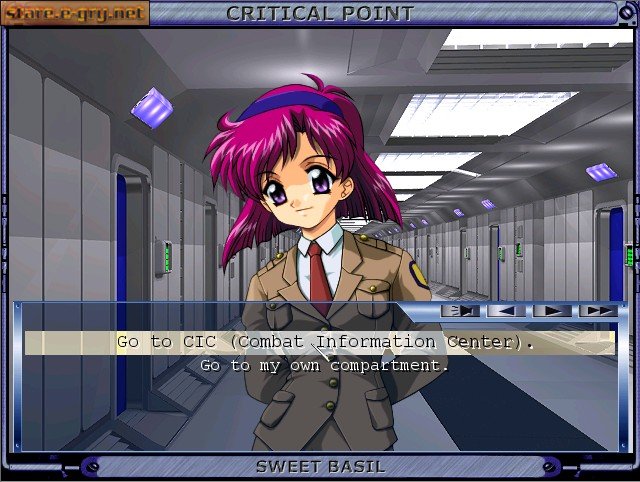Click the round button in top-right corner
This screenshot has height=482, width=640.
627,13
